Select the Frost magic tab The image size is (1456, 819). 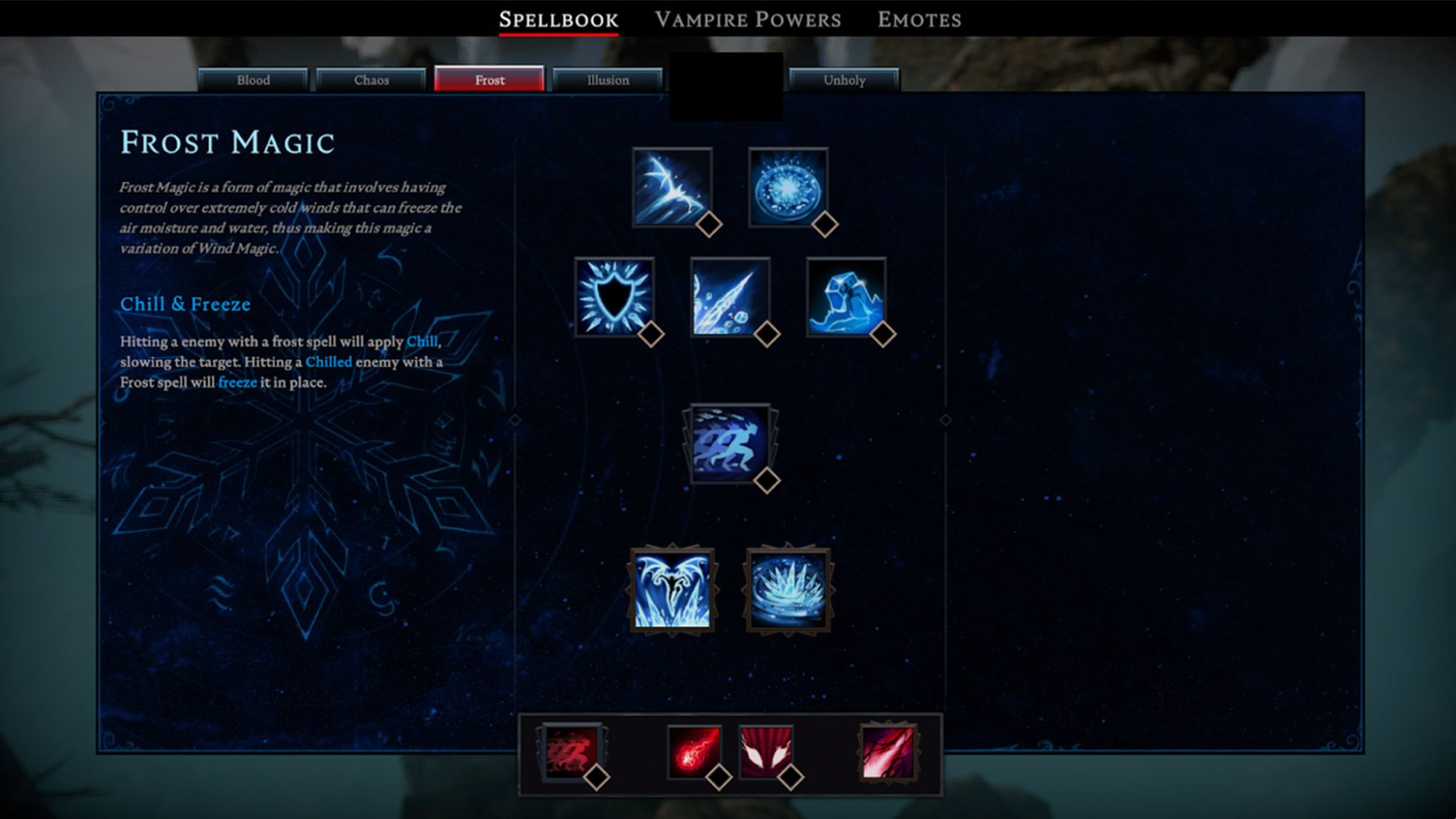tap(489, 80)
